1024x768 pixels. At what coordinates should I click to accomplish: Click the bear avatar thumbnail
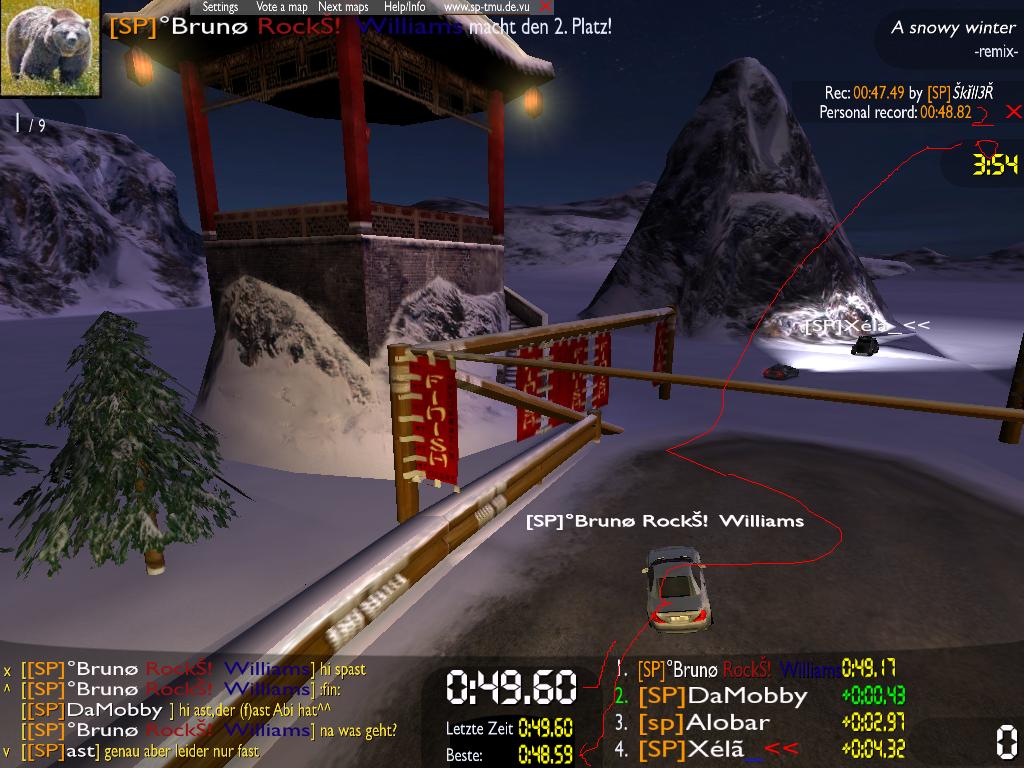coord(51,48)
